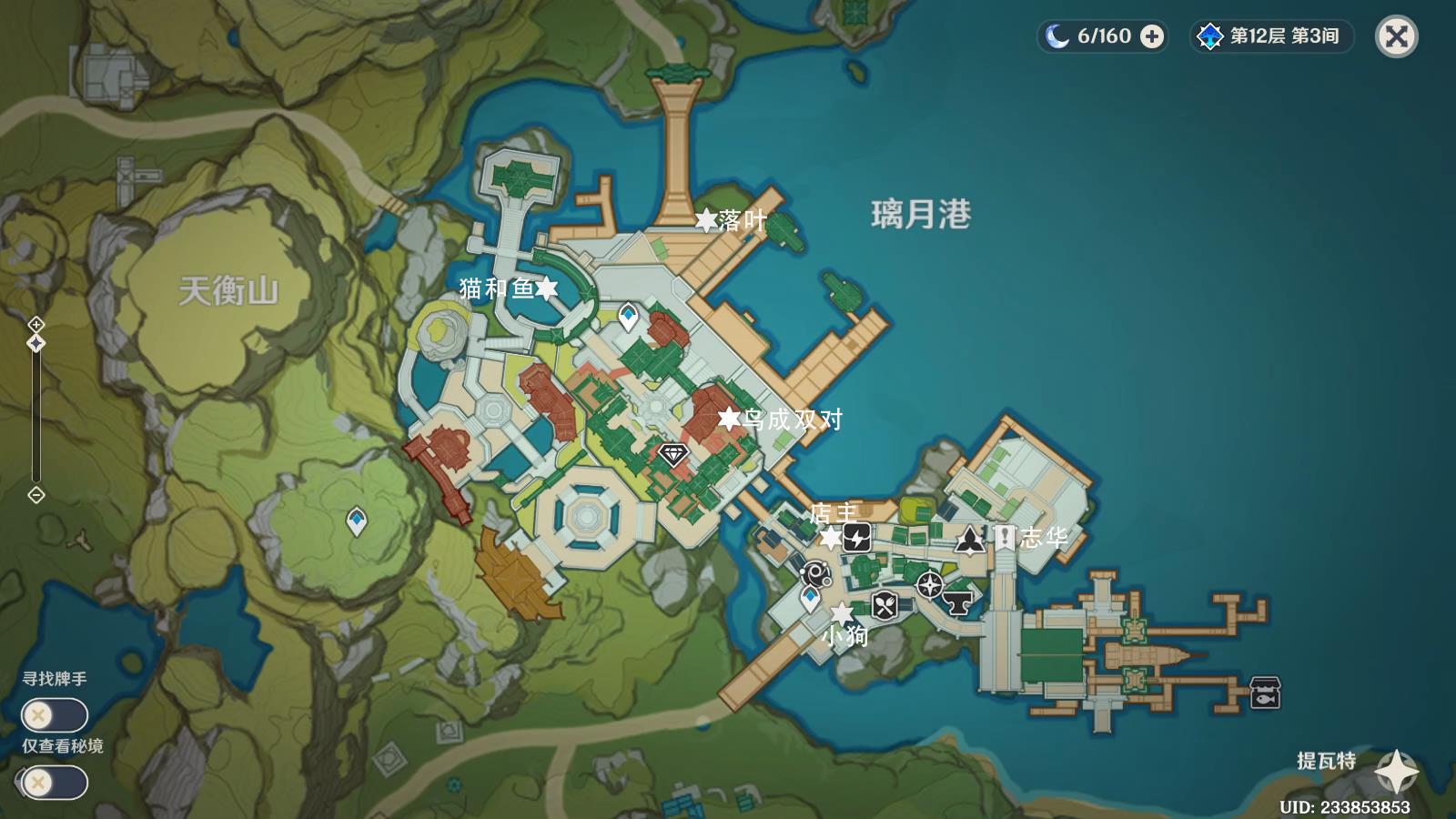The image size is (1456, 819).
Task: Click the Adventurers' Guild icon
Action: click(x=971, y=538)
